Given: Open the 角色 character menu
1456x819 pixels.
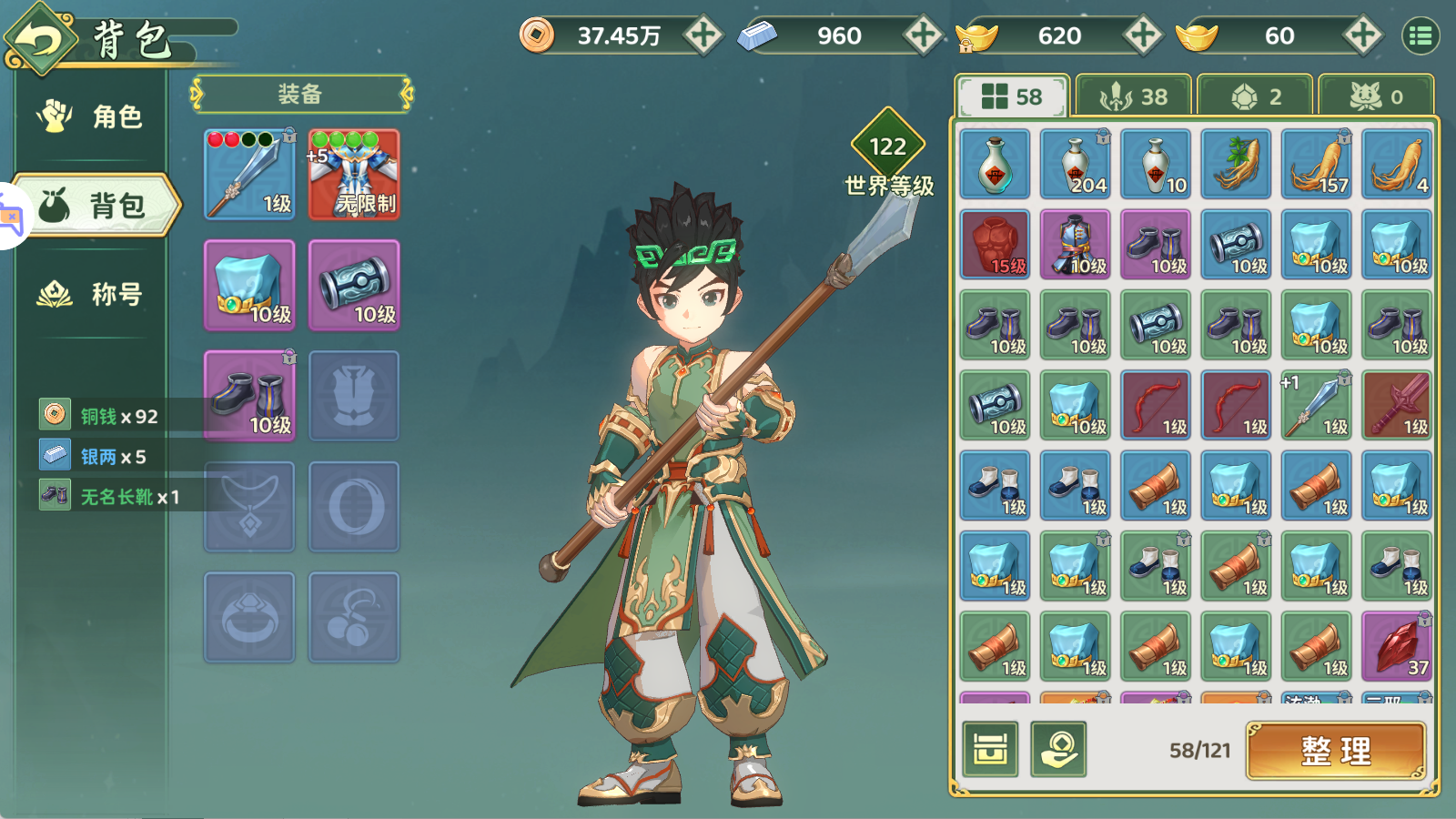Looking at the screenshot, I should pos(91,116).
